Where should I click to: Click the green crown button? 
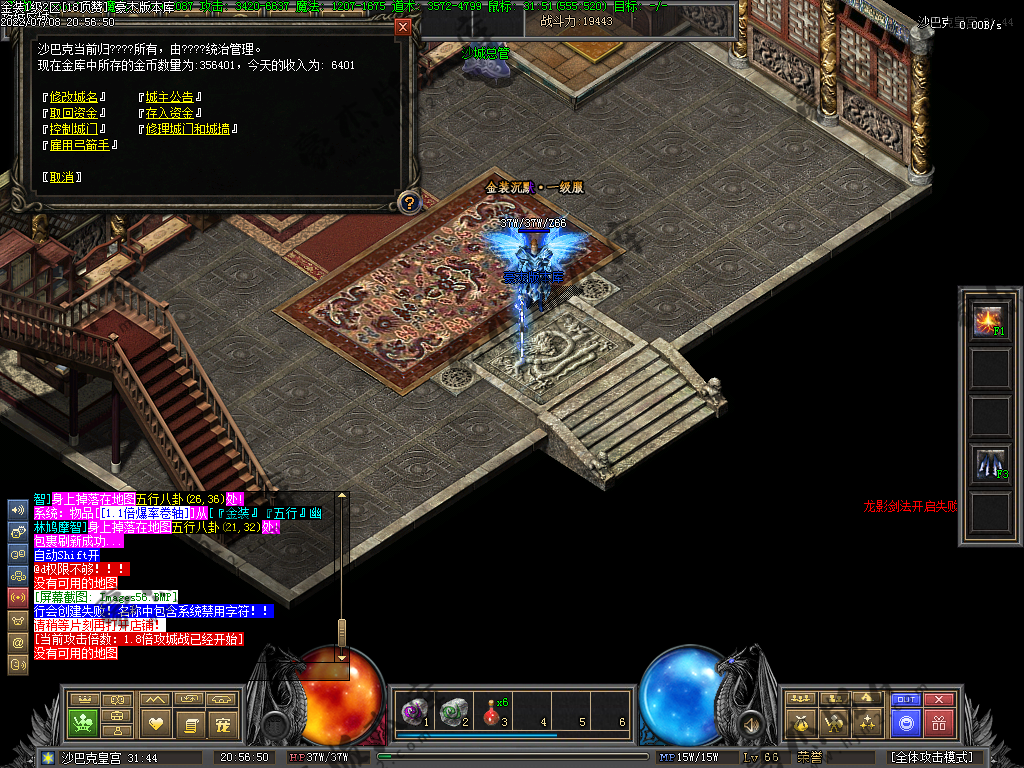(83, 722)
